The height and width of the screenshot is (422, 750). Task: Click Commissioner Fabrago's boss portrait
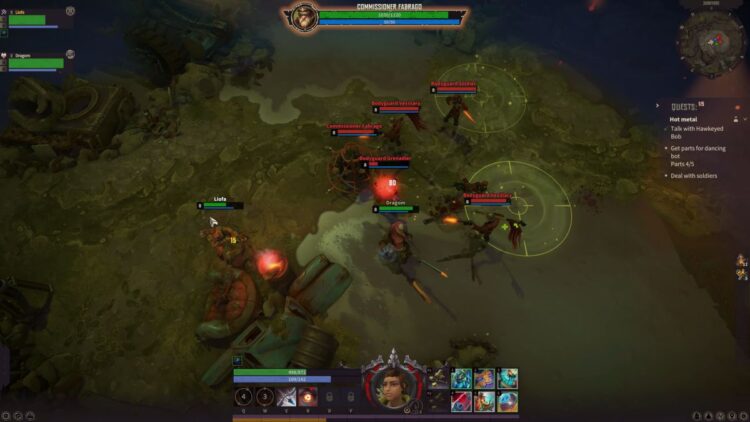(301, 17)
